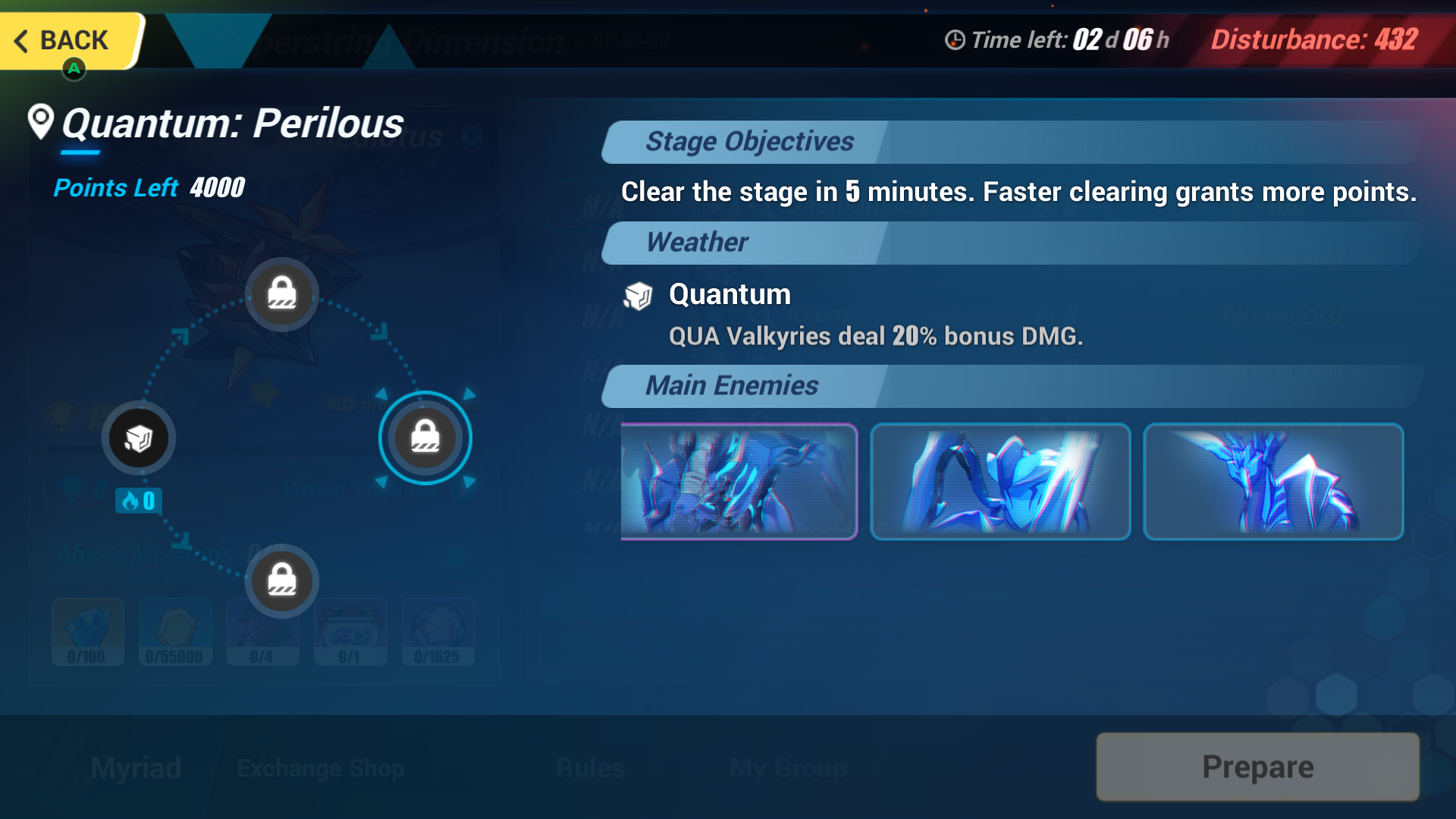Screen dimensions: 1456x819
Task: Click the coin reward icon showing 0/55000
Action: 175,632
